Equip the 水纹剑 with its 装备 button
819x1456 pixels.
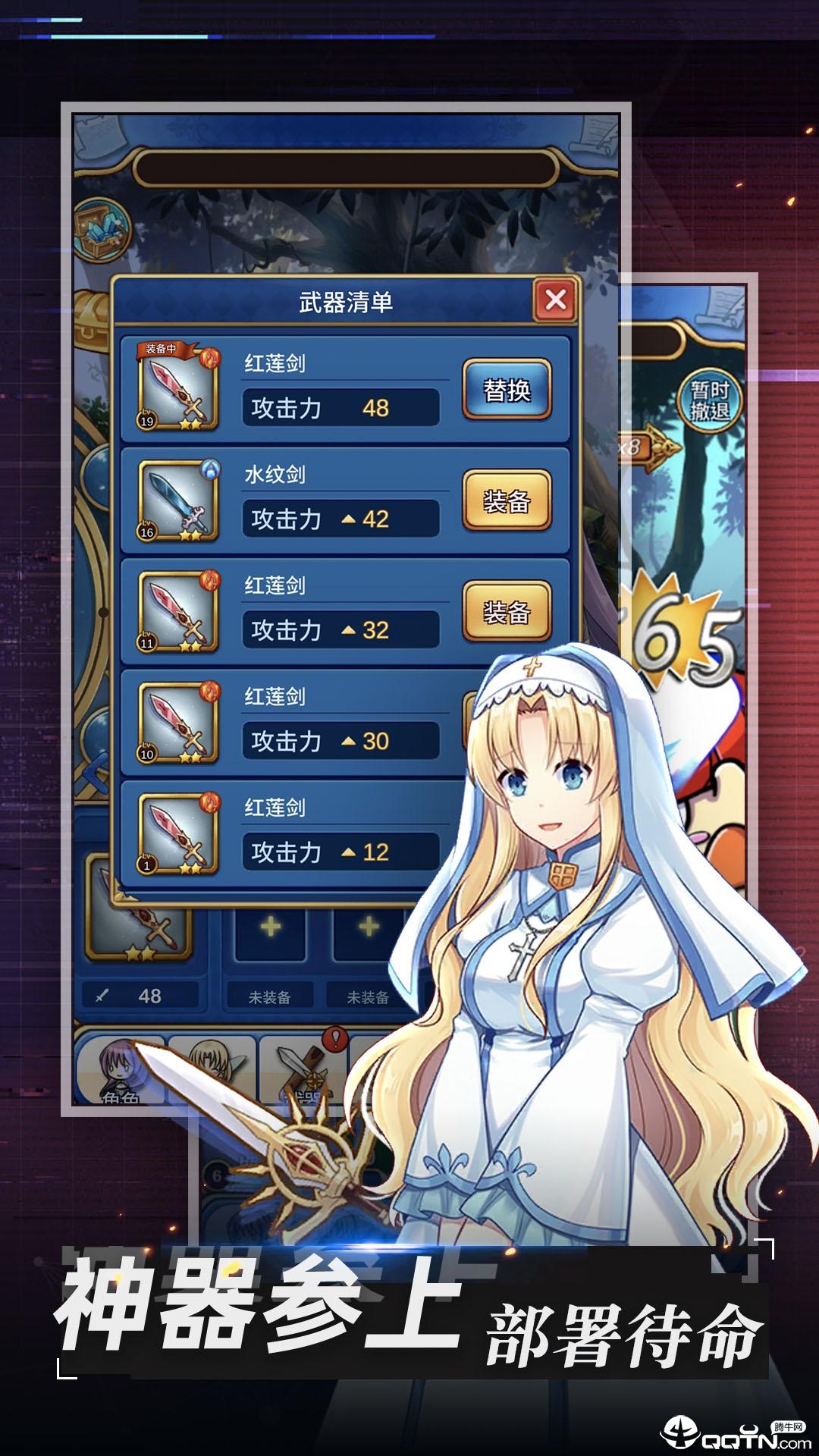507,500
